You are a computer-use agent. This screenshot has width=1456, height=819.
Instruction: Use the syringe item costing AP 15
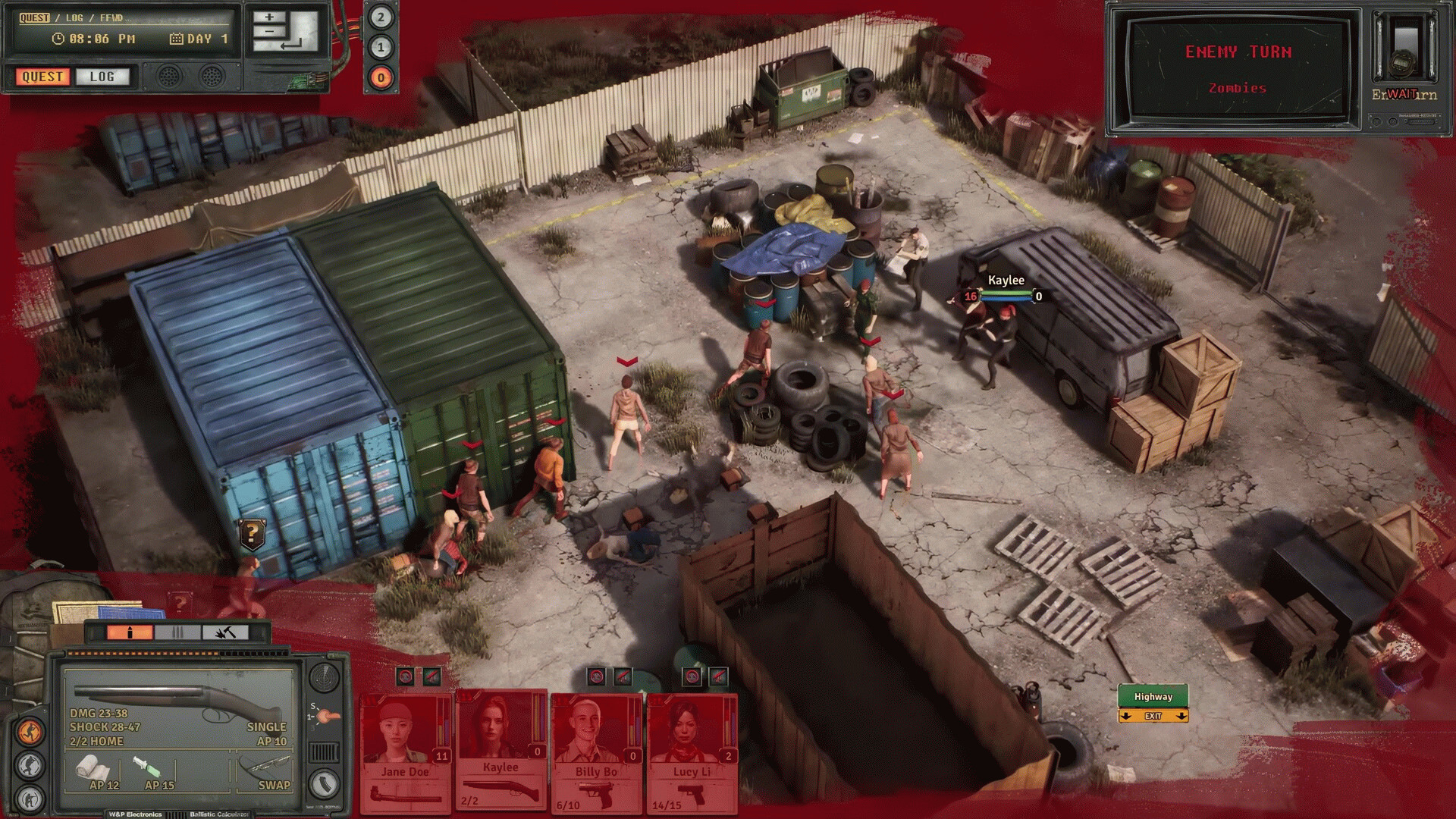pos(152,771)
